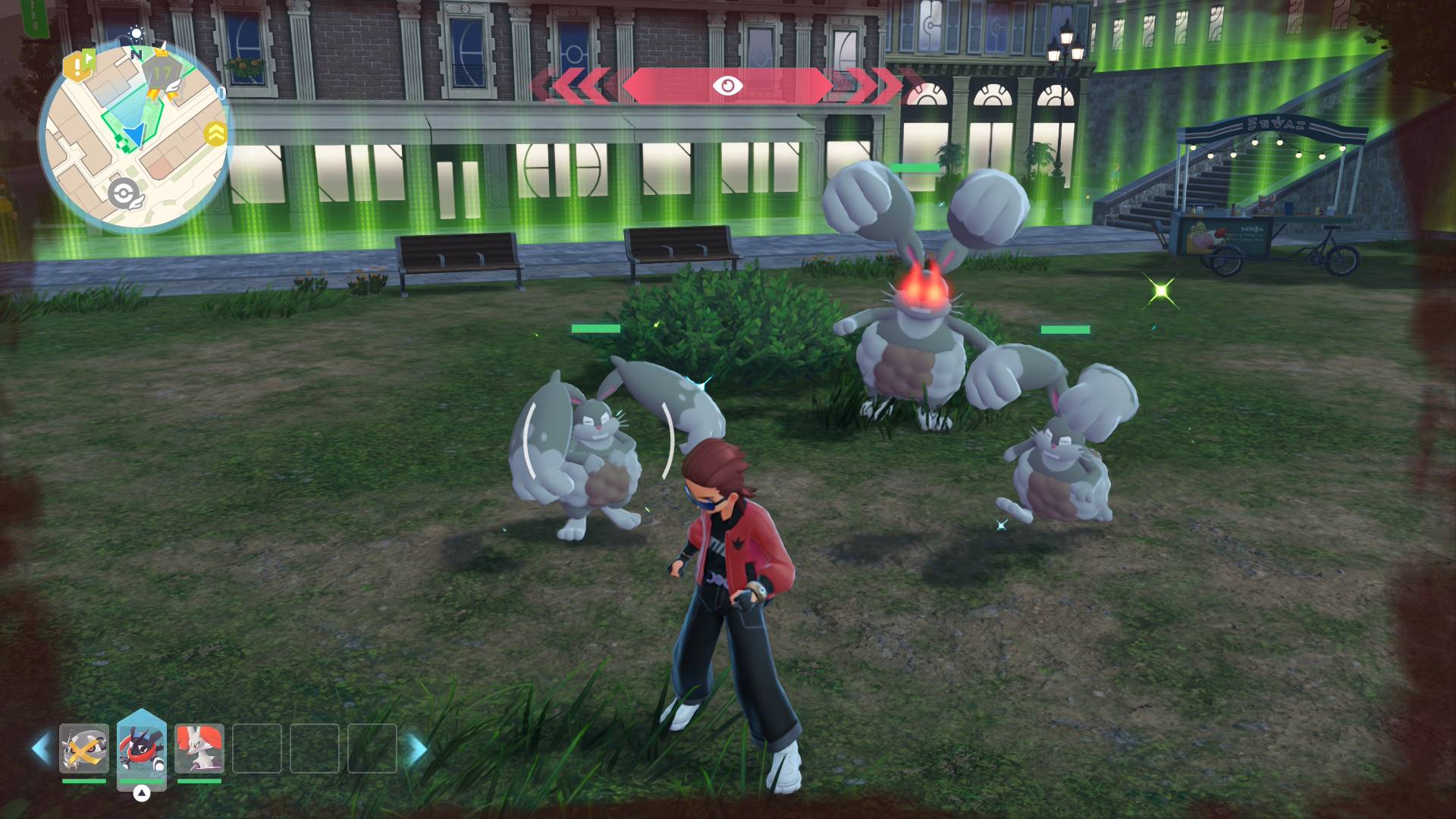Select Metagross in the party bar
Image resolution: width=1456 pixels, height=819 pixels.
click(x=84, y=748)
